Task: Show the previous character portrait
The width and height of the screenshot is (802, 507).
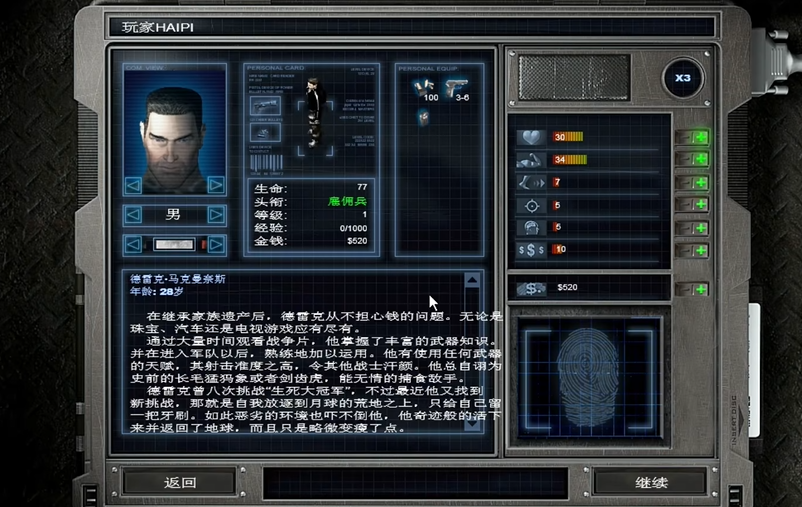Action: pos(133,185)
